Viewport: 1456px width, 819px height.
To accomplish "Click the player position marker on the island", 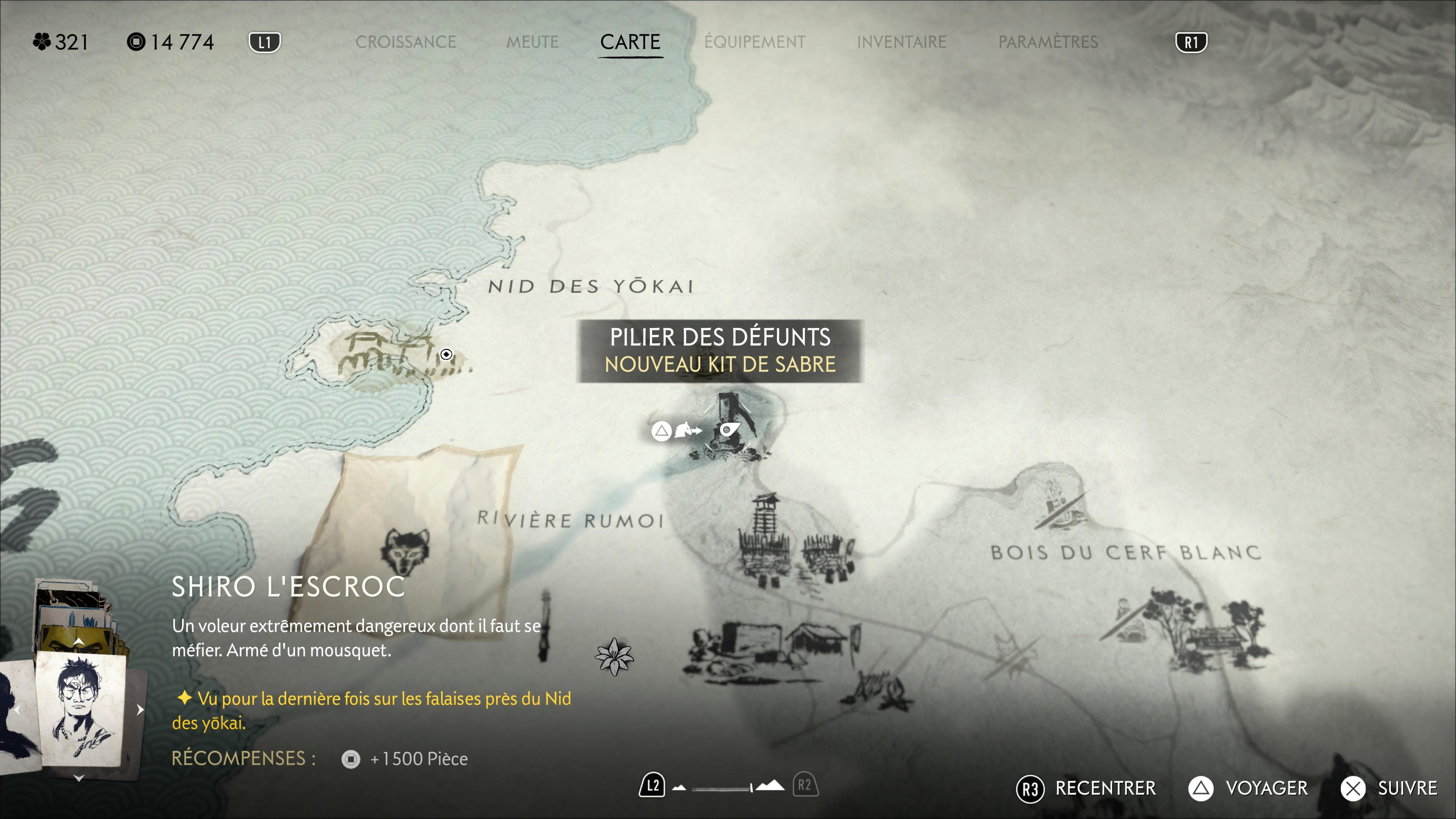I will pyautogui.click(x=446, y=355).
